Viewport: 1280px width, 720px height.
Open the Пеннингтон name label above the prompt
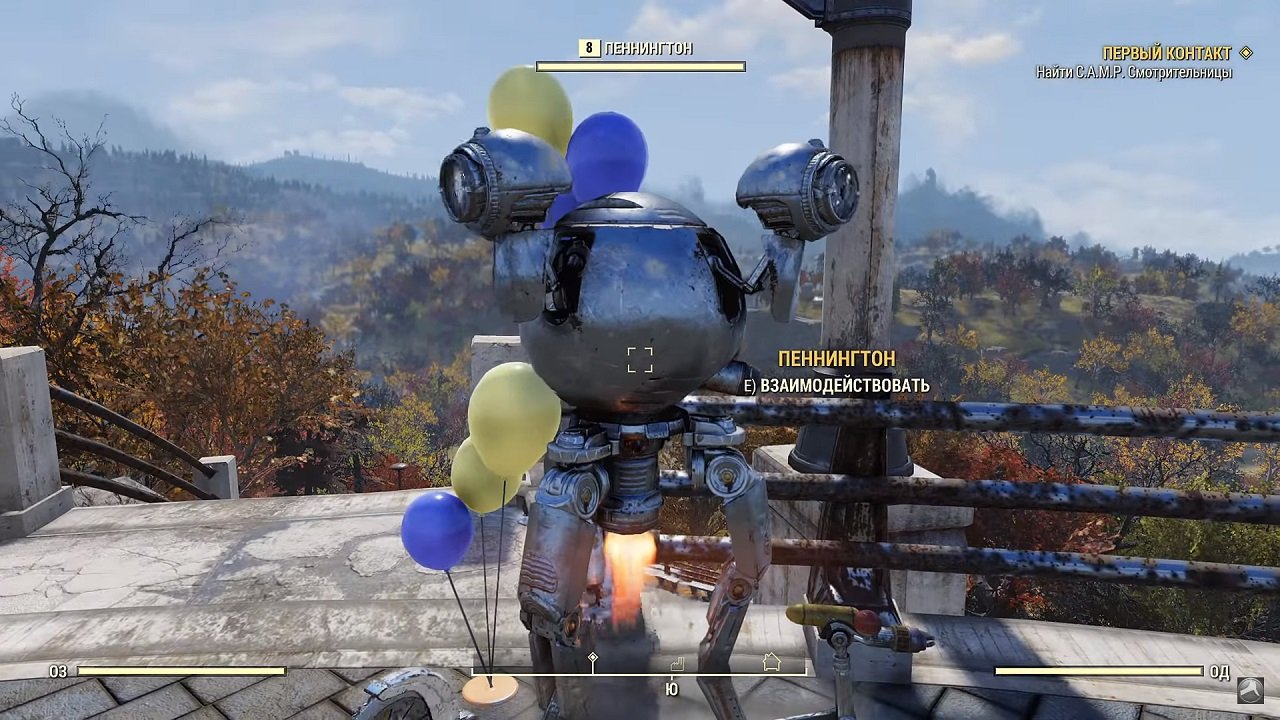[x=835, y=356]
